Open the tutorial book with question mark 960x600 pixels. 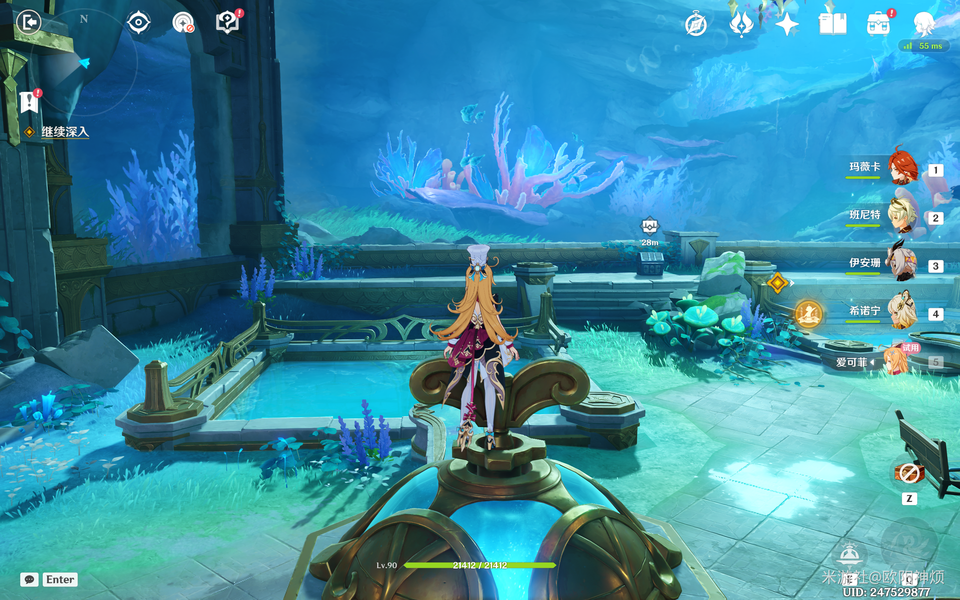point(228,22)
